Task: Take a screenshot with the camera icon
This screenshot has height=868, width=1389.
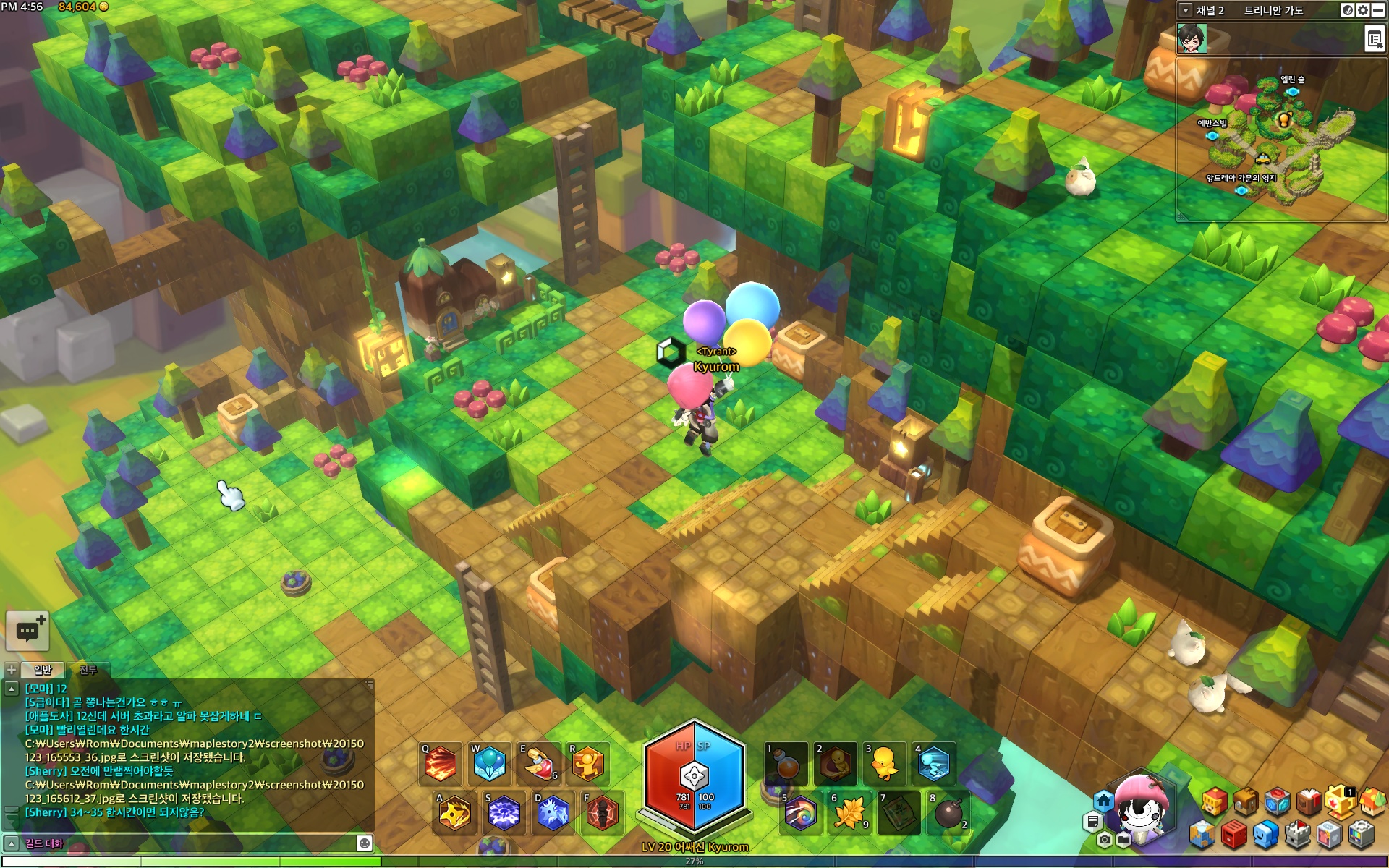Action: (x=1104, y=840)
